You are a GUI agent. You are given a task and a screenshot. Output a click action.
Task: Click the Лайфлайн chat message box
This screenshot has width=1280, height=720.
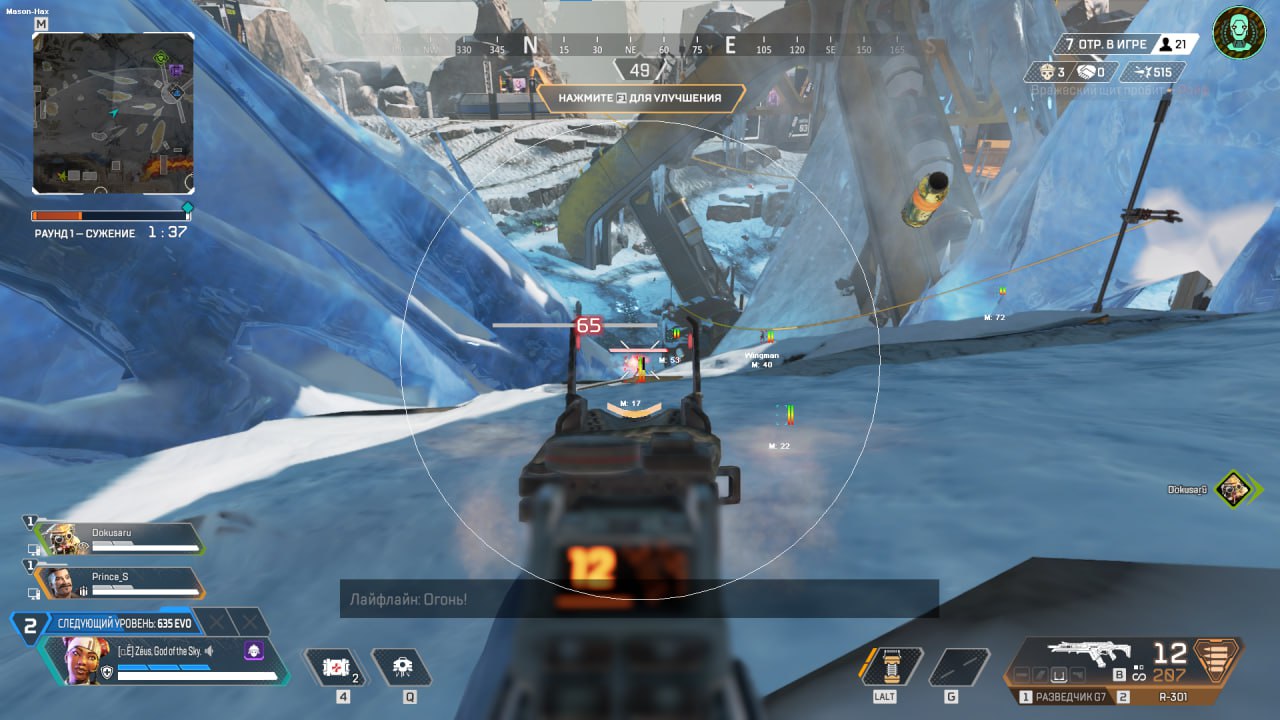pyautogui.click(x=638, y=599)
